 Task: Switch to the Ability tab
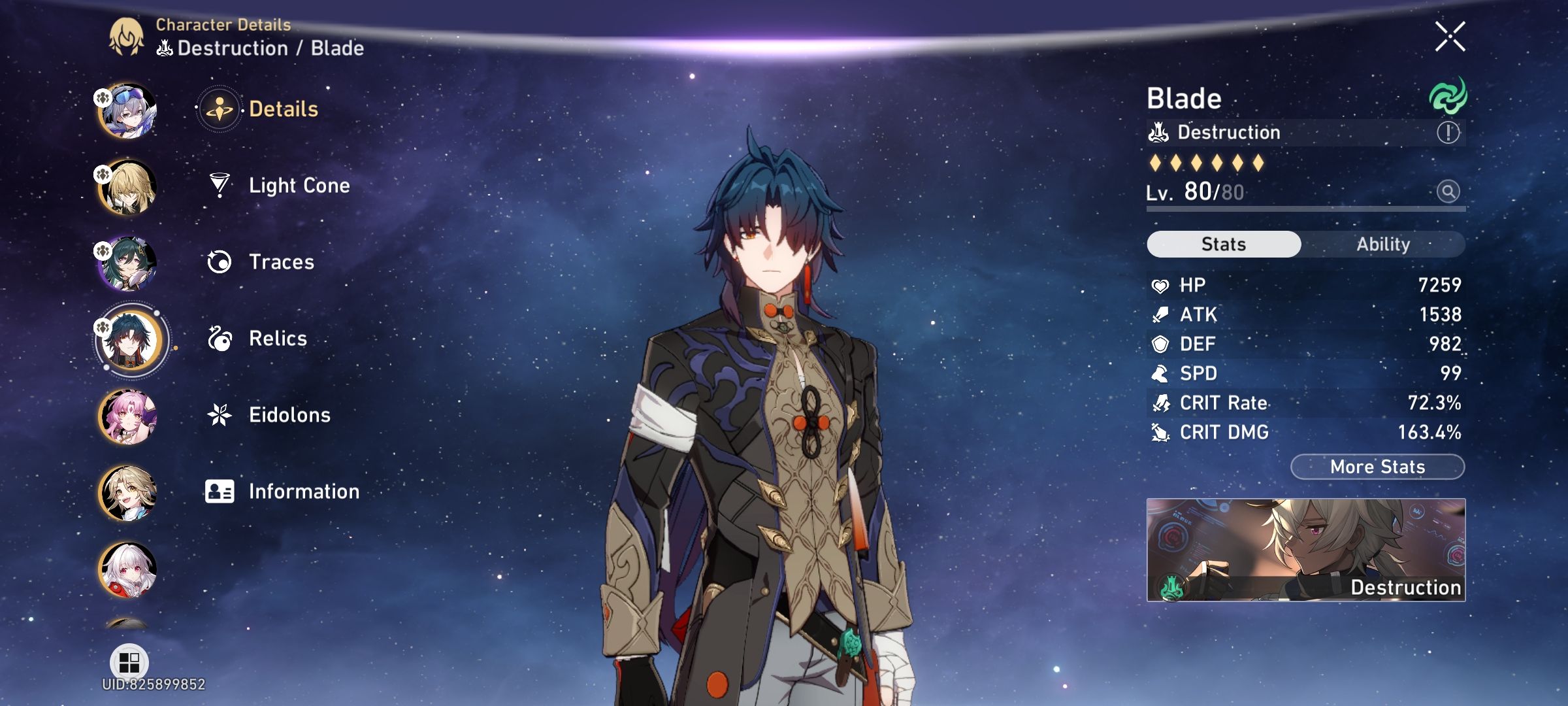1384,244
